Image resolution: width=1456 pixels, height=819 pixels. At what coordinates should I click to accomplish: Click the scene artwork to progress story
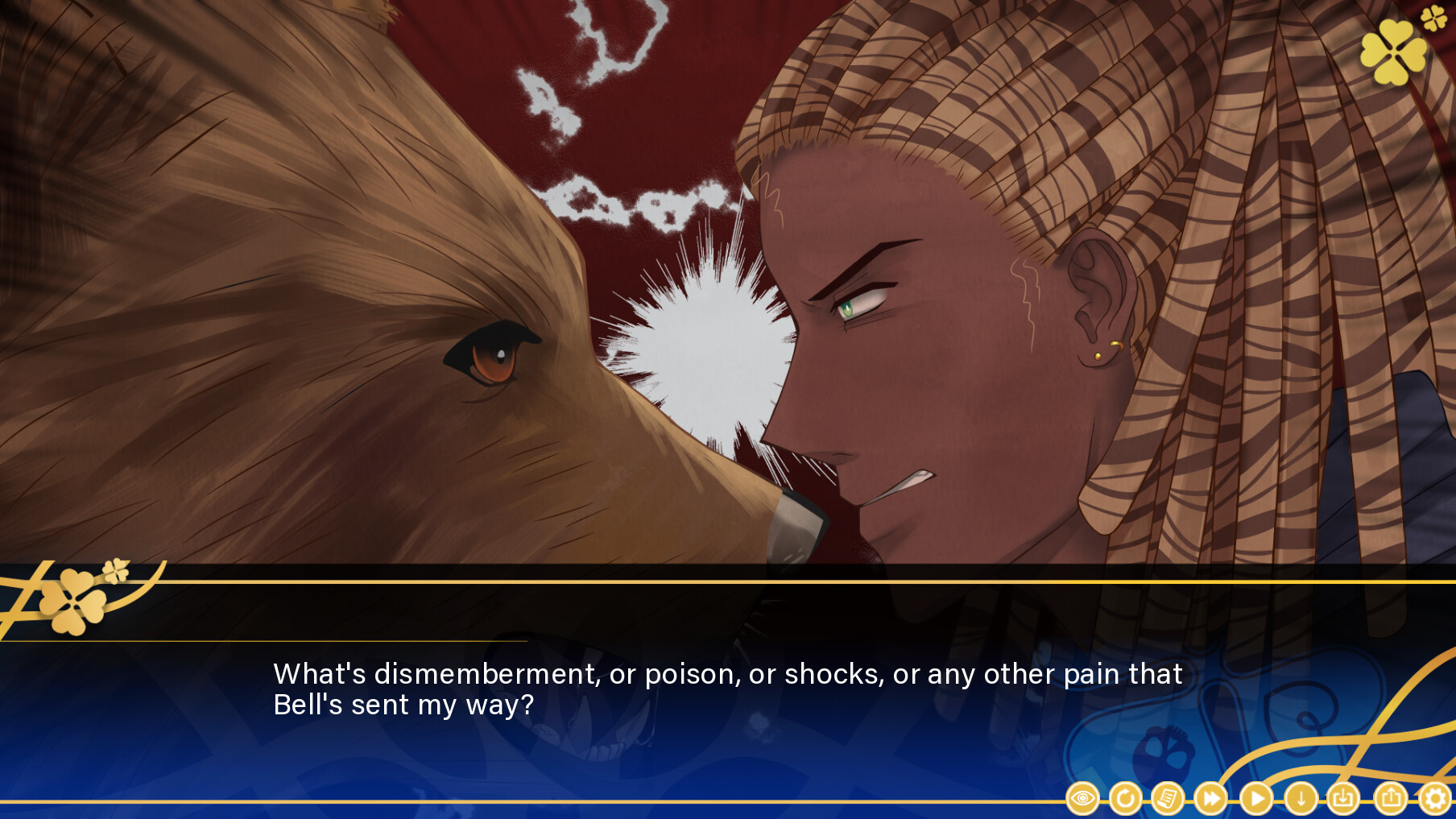point(725,322)
